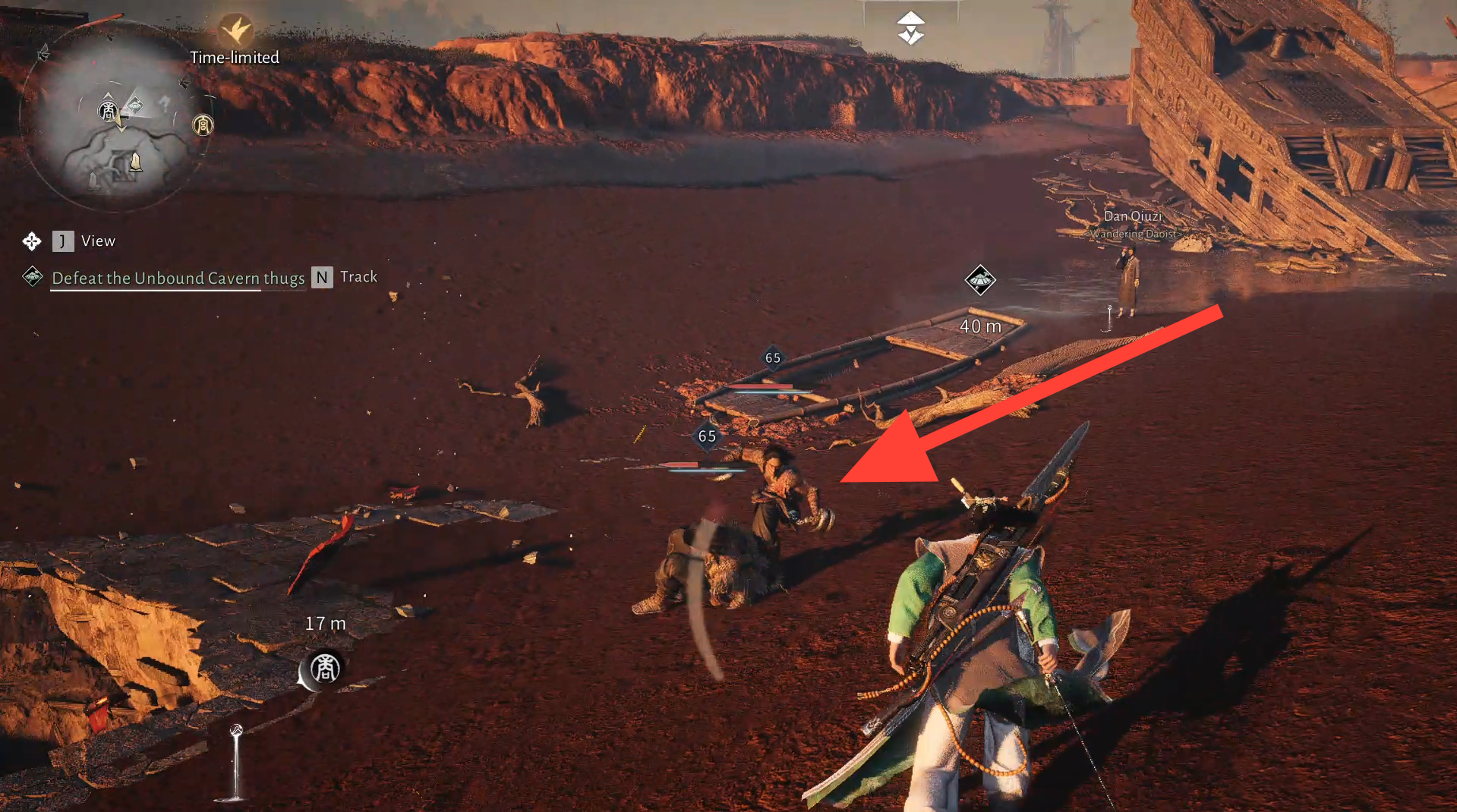Select the Defeat the Unbound Cavern thugs objective

pos(178,279)
